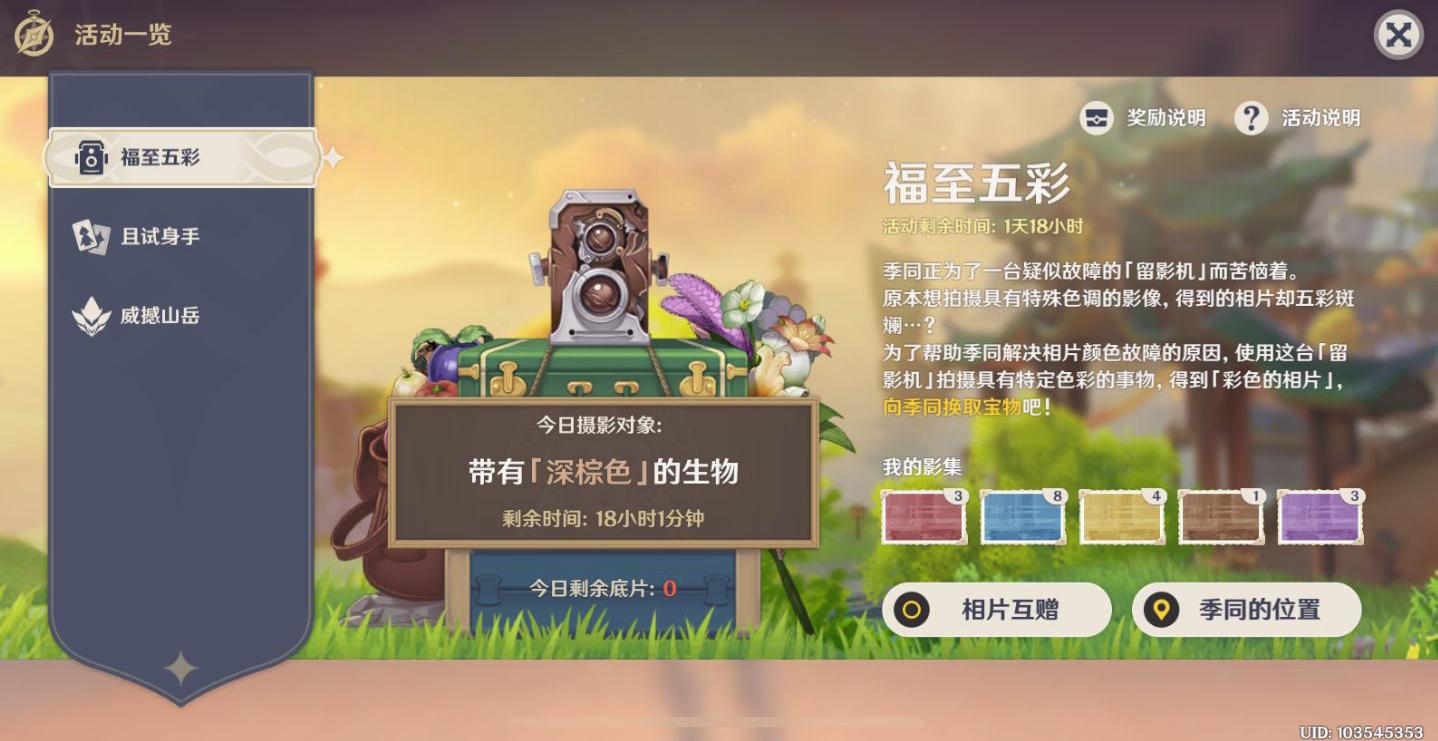Select the purple photo stack with count 3
Viewport: 1438px width, 741px height.
pos(1320,516)
